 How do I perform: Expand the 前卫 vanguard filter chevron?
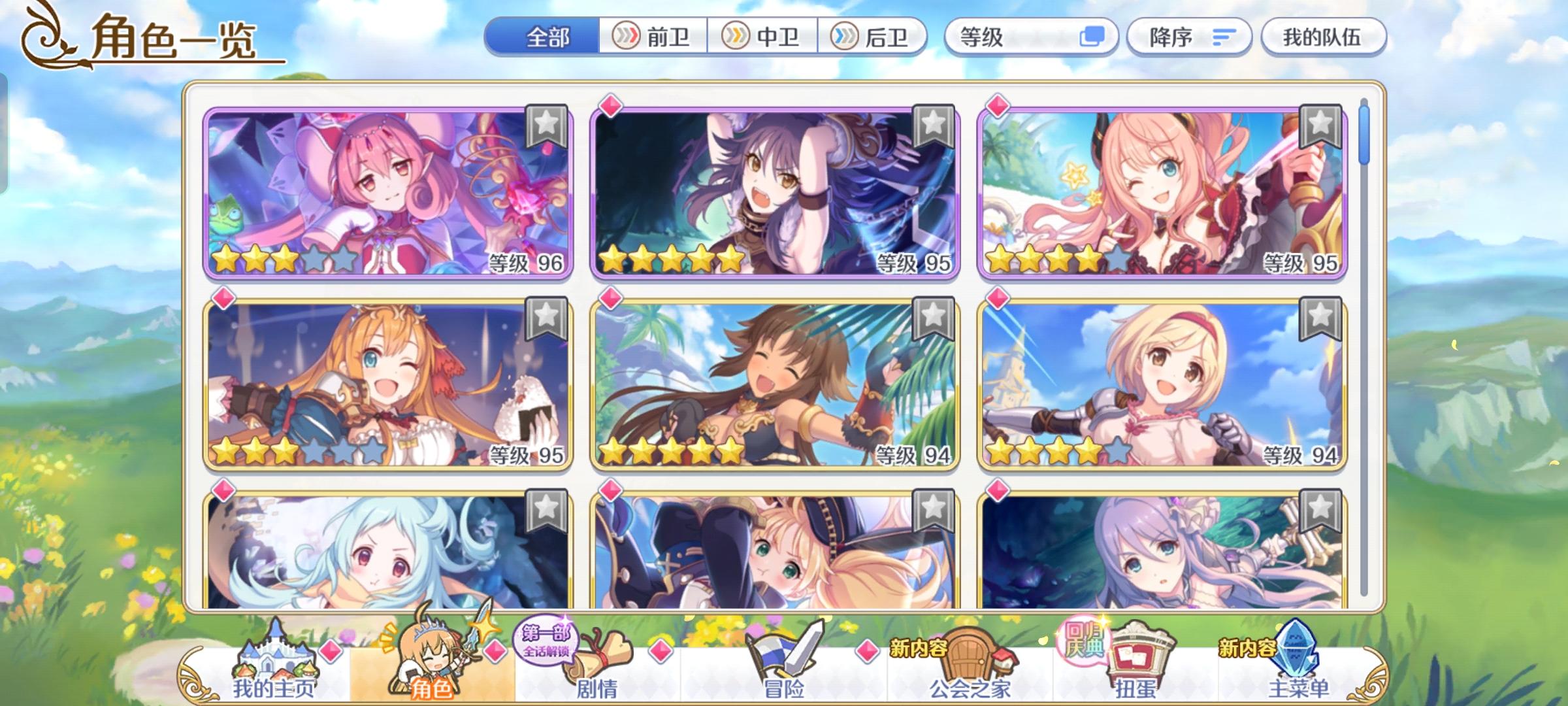pyautogui.click(x=625, y=37)
